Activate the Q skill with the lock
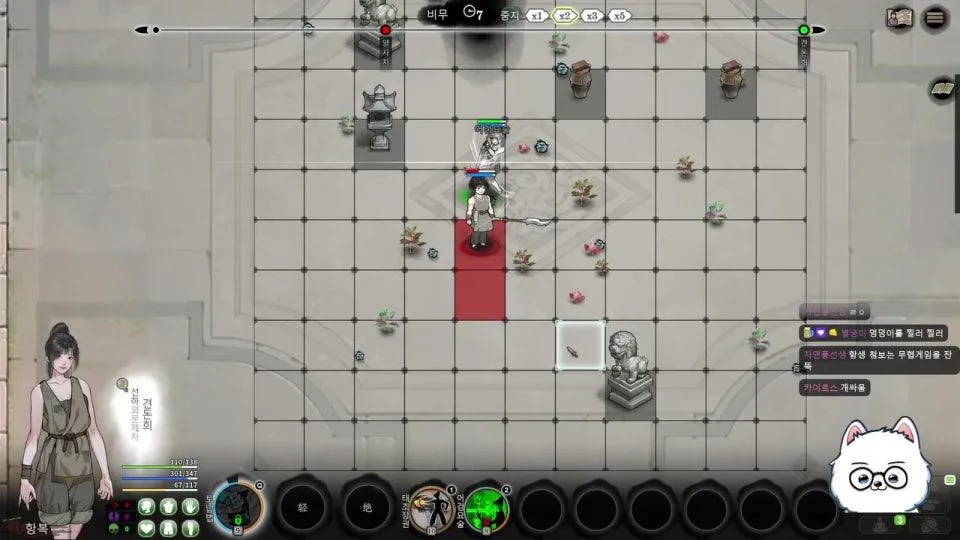This screenshot has width=960, height=540. (238, 506)
